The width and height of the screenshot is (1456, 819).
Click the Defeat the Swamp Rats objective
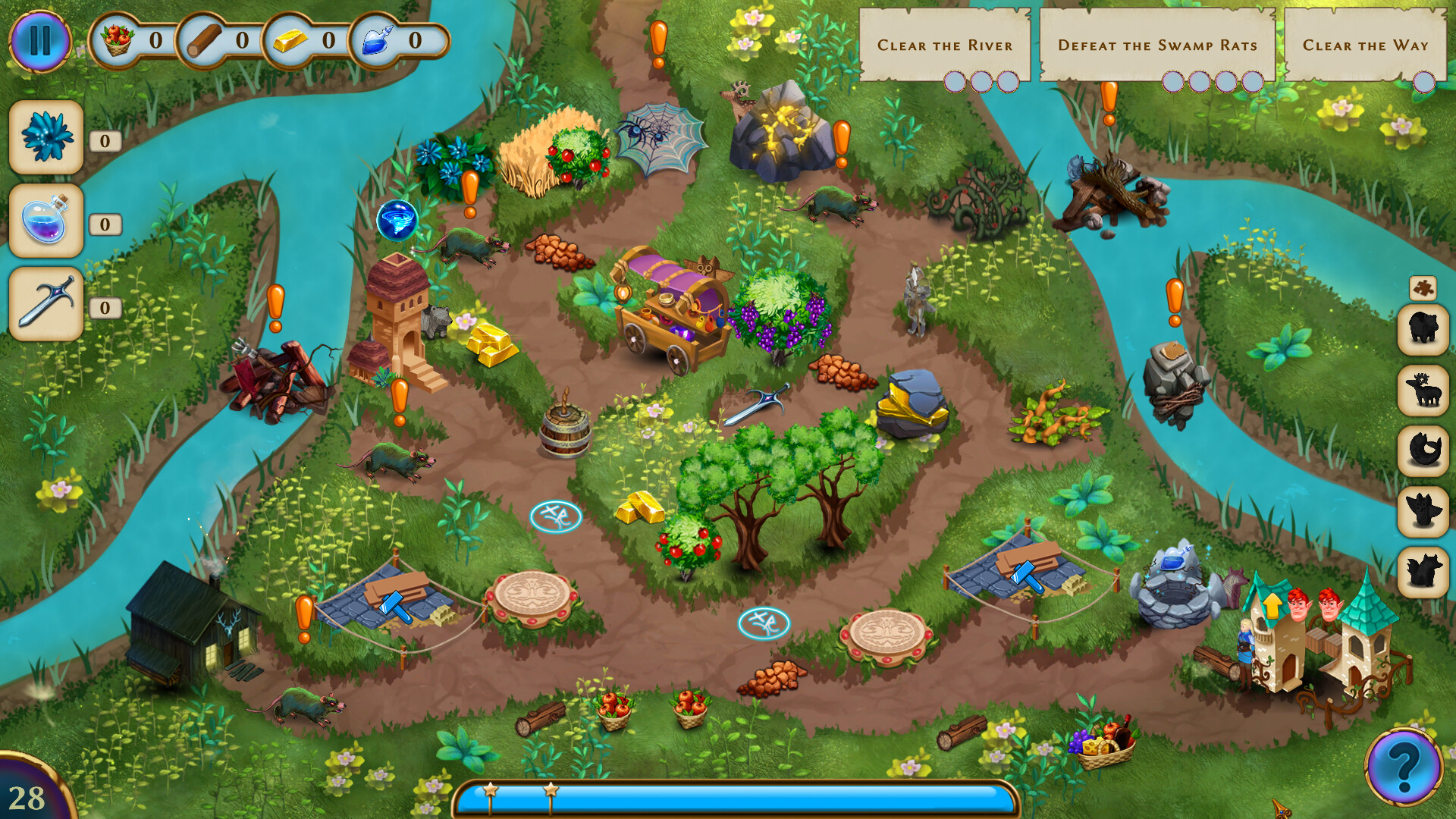coord(1158,45)
